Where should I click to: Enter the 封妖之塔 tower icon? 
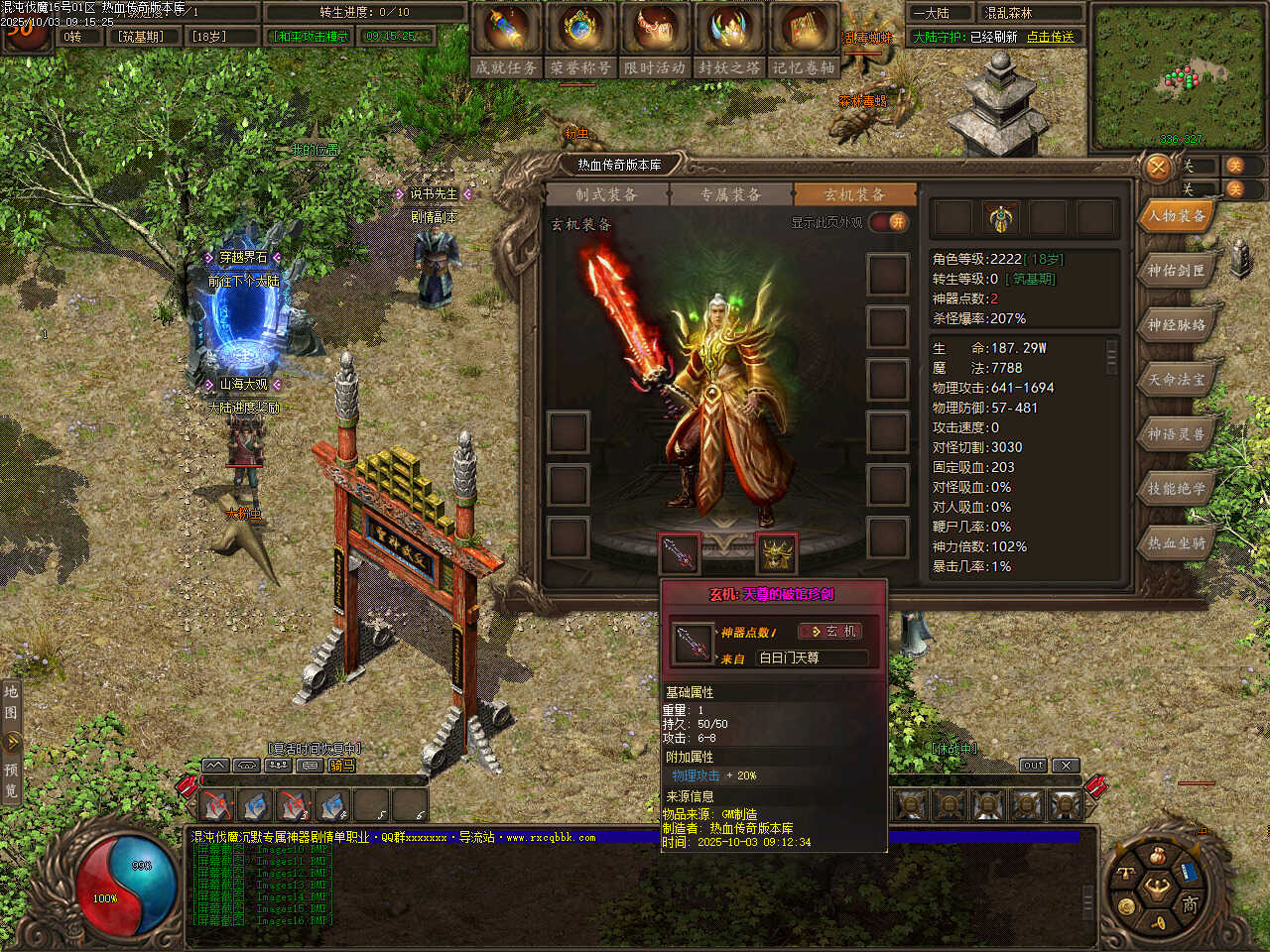(729, 30)
